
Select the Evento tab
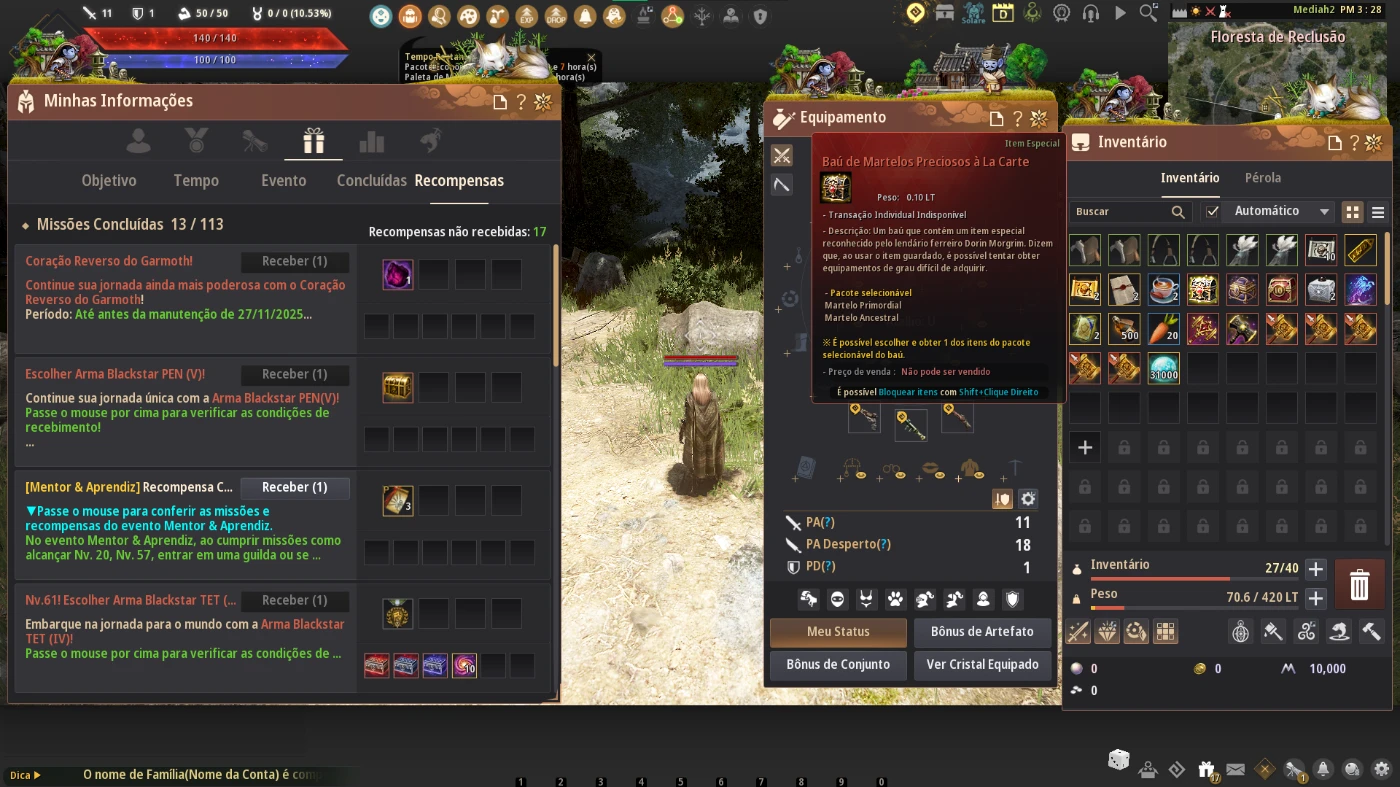point(284,181)
